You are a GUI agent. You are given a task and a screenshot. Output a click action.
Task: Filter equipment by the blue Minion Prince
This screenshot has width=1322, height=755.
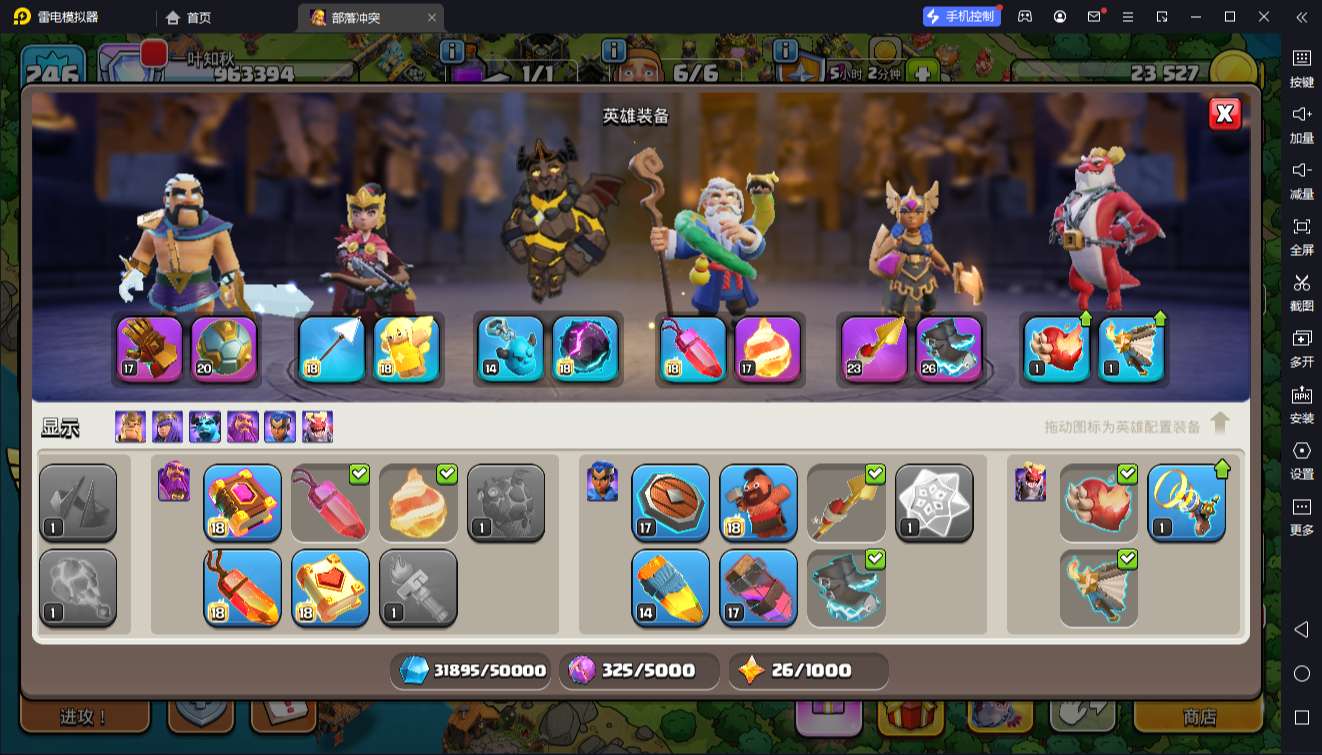[x=204, y=427]
